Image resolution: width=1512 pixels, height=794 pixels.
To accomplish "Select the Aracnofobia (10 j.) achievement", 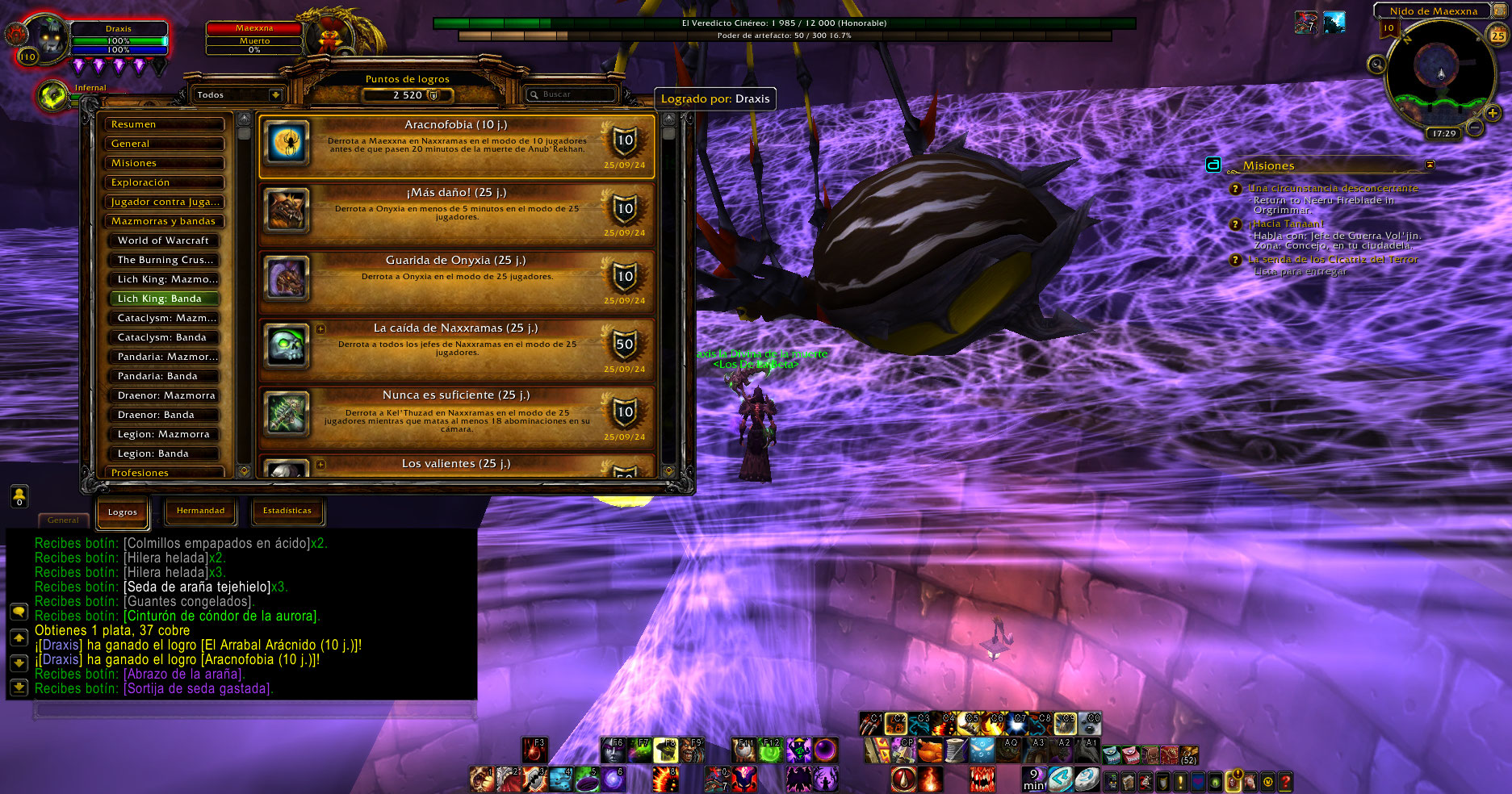I will [x=456, y=146].
